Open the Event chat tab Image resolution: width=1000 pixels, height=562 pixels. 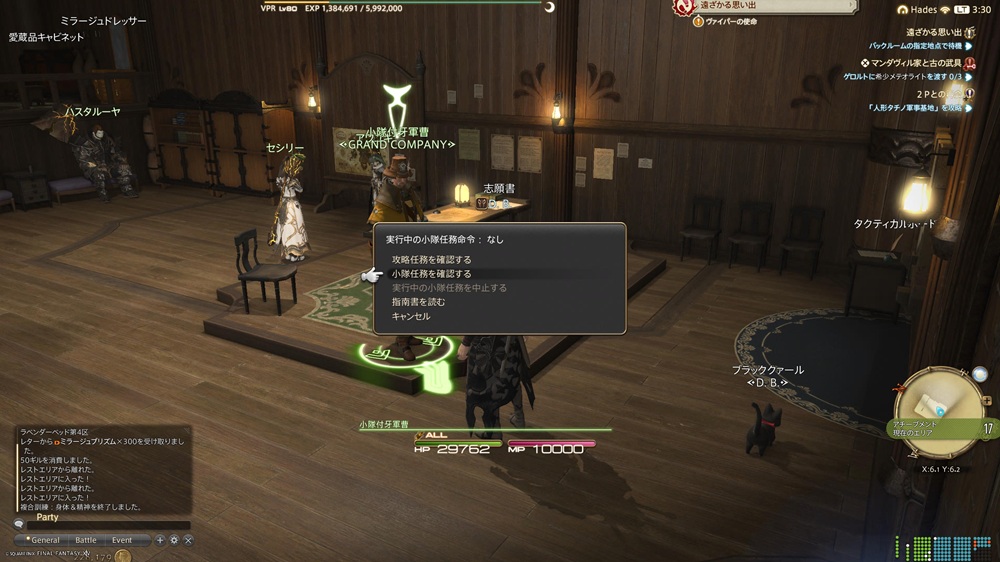pyautogui.click(x=121, y=540)
